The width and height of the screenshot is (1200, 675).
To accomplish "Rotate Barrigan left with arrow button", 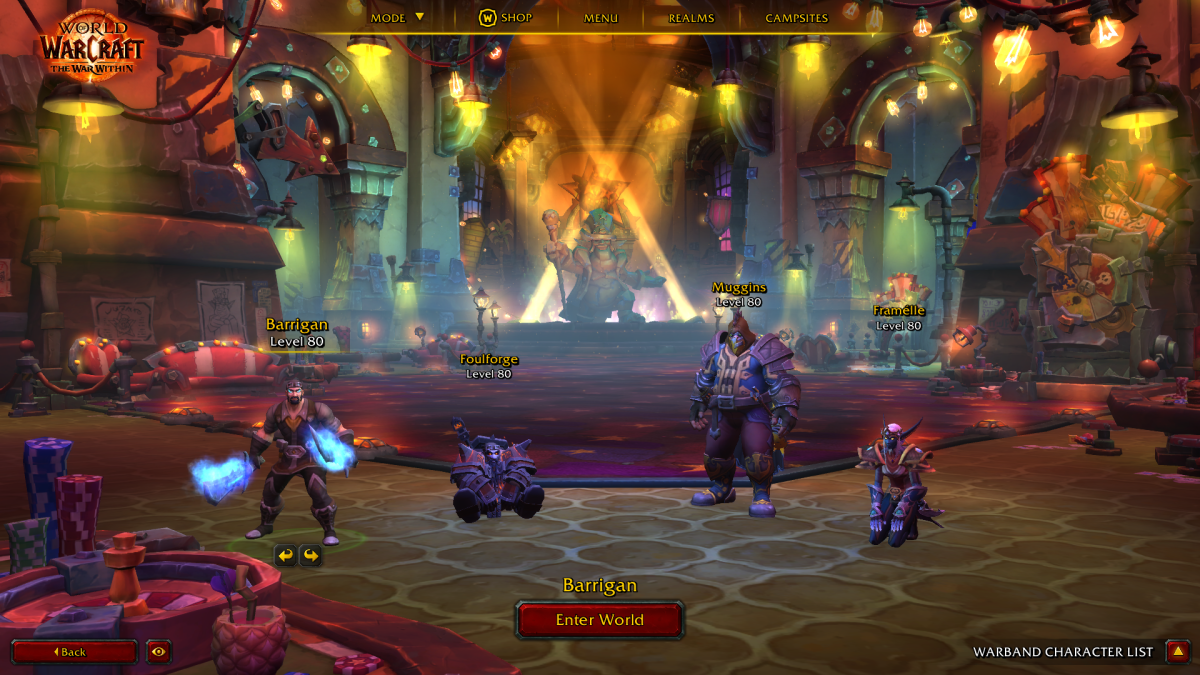I will pos(286,555).
